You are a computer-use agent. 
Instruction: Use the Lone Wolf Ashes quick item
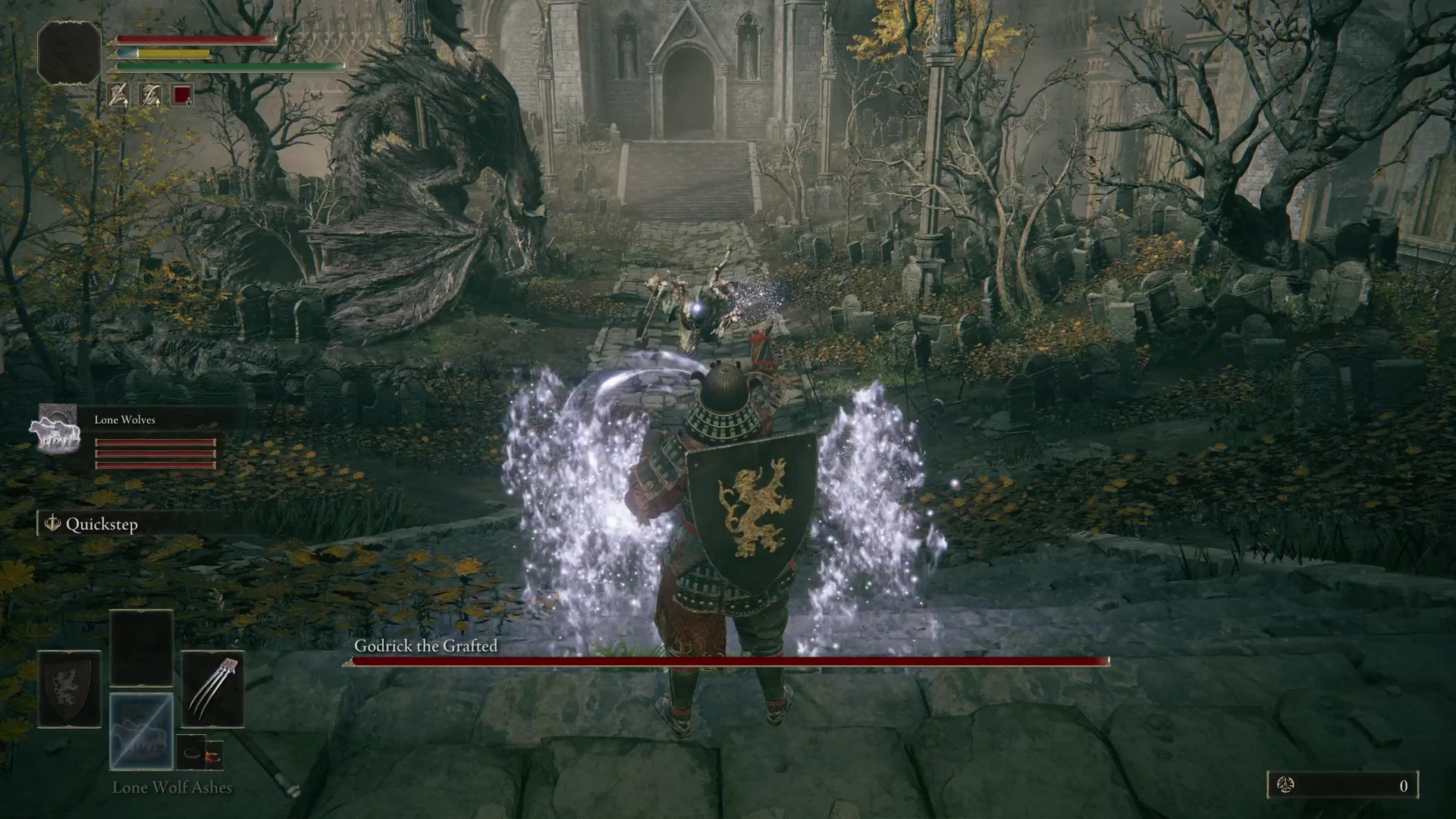pos(141,731)
